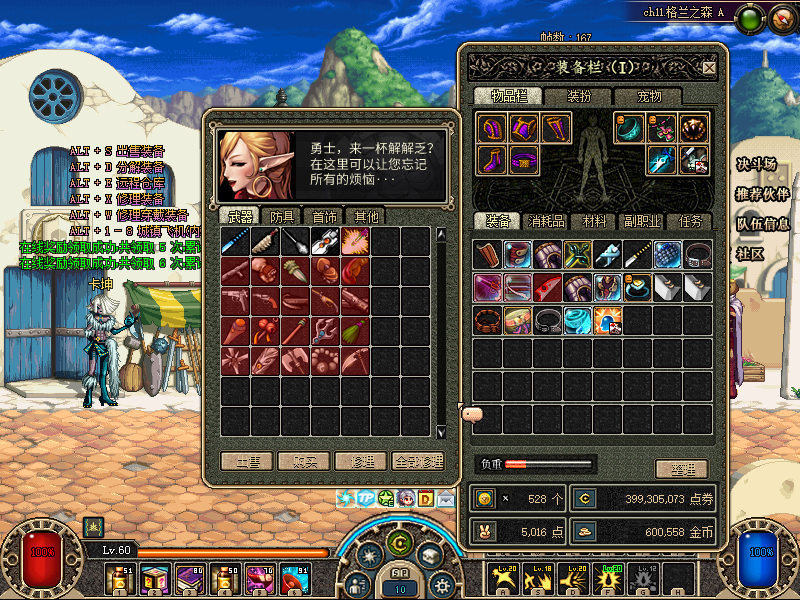Choose the 防具 armor shop tab
This screenshot has width=800, height=600.
(x=283, y=216)
